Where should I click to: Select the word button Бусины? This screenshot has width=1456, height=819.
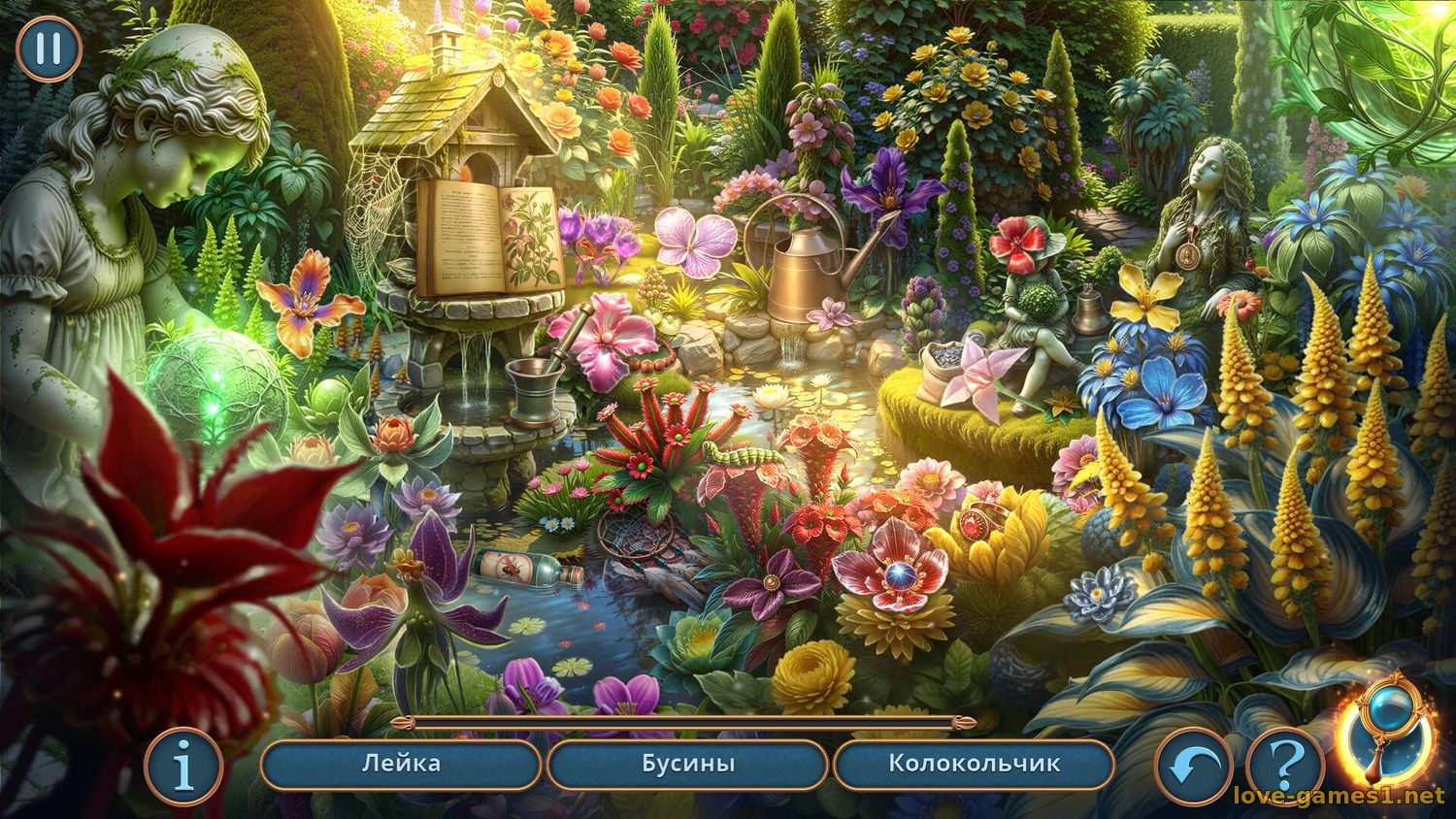[x=690, y=764]
